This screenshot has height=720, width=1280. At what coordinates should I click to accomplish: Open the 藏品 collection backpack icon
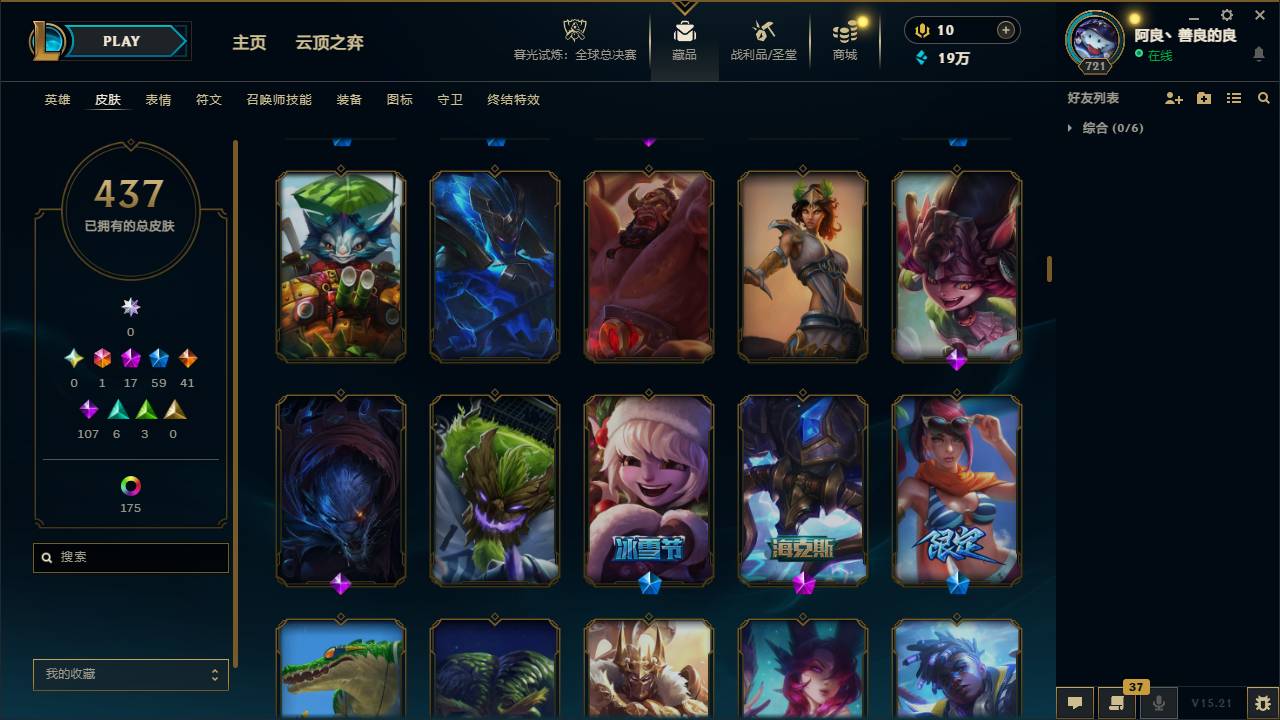(684, 30)
